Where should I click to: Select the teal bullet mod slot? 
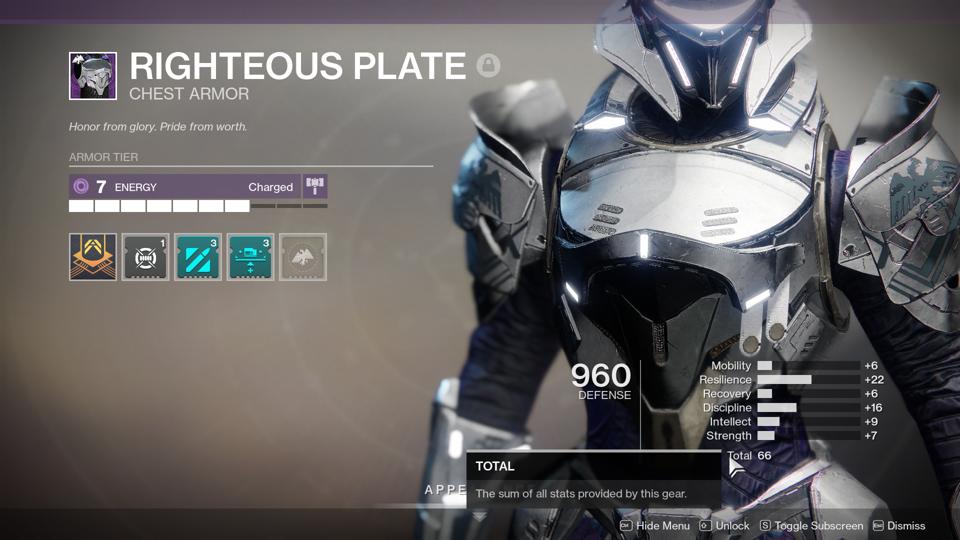coord(198,257)
